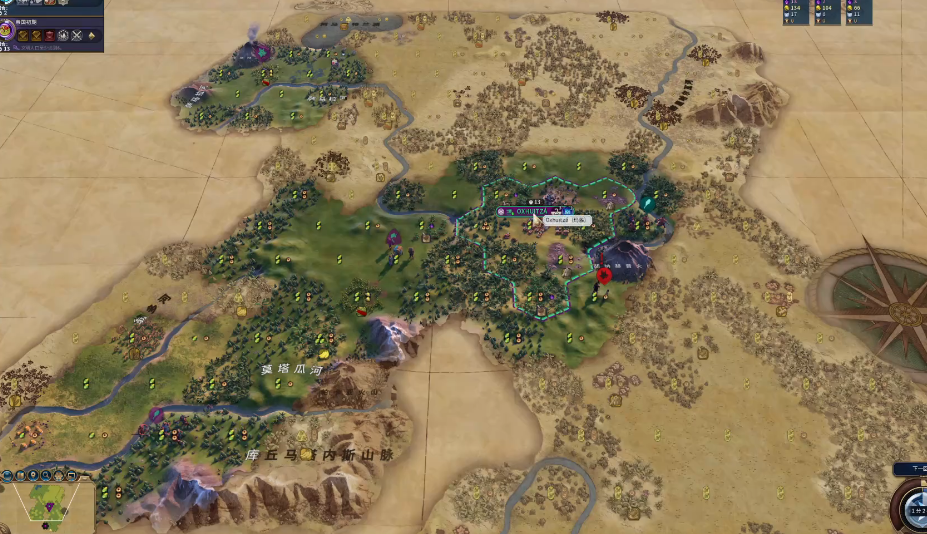Viewport: 927px width, 534px height.
Task: Open the strategic view globe button
Action: pyautogui.click(x=7, y=475)
